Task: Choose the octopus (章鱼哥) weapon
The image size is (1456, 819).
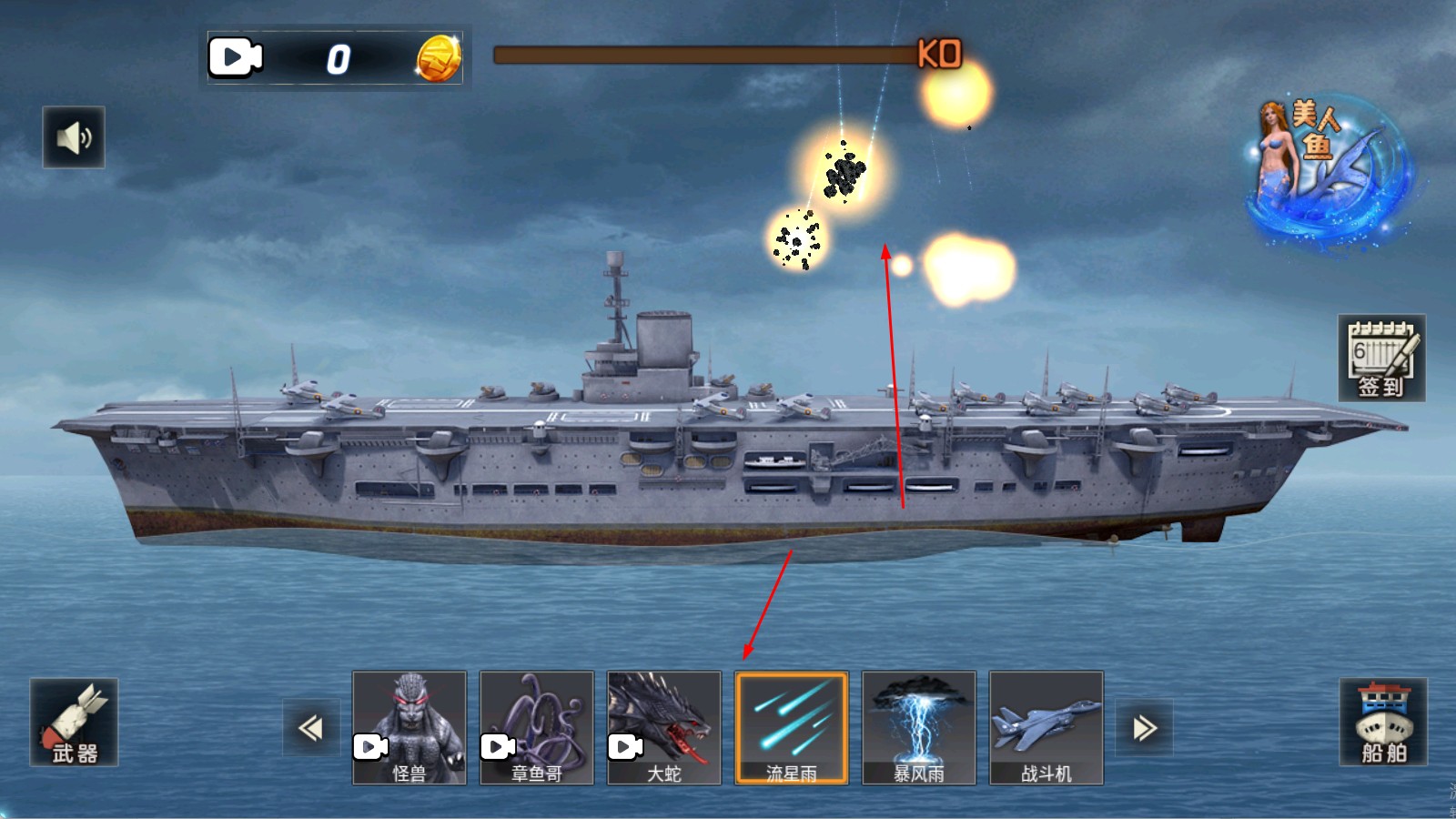Action: point(537,728)
